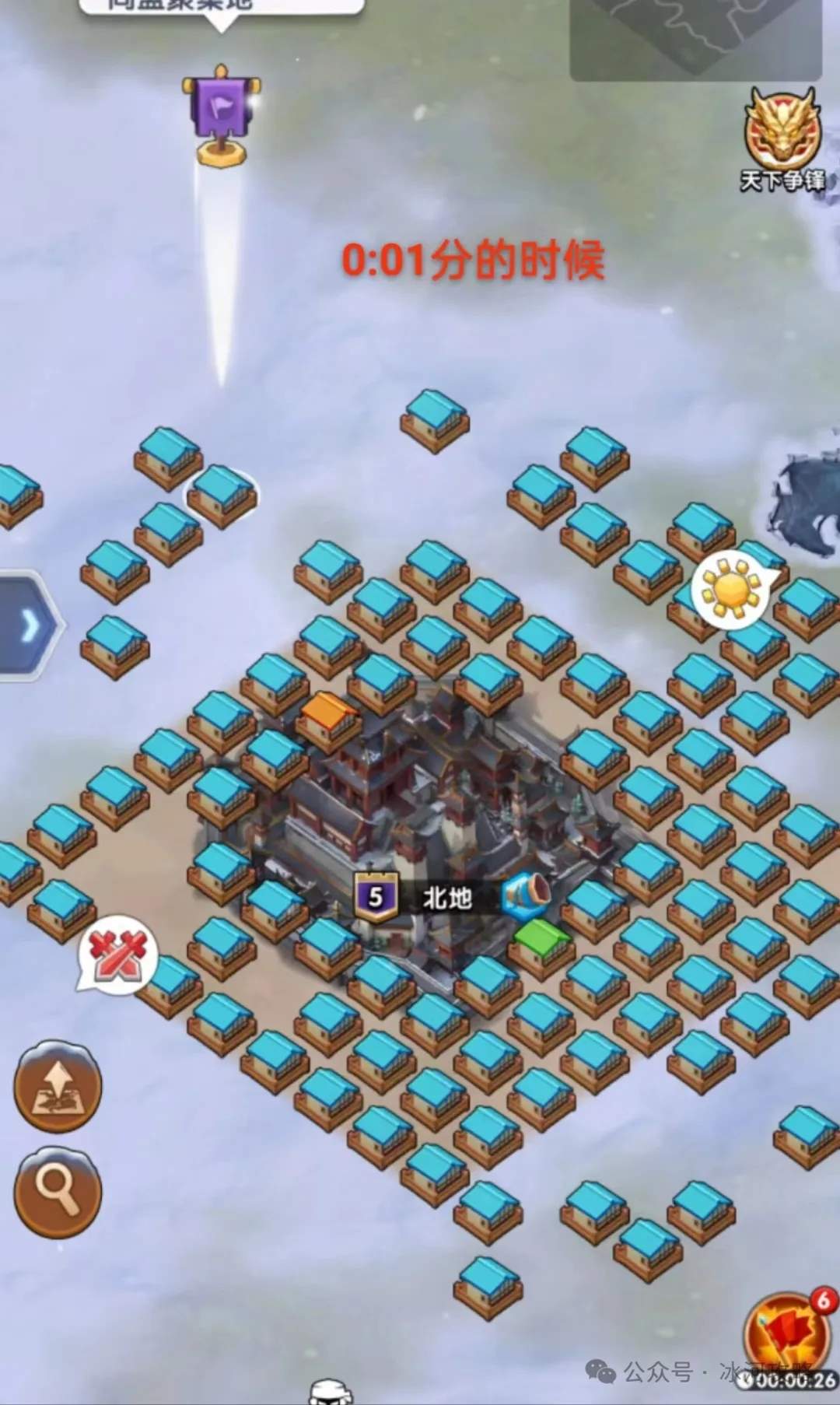The height and width of the screenshot is (1405, 840).
Task: Open the minimap in the corner
Action: pyautogui.click(x=695, y=38)
